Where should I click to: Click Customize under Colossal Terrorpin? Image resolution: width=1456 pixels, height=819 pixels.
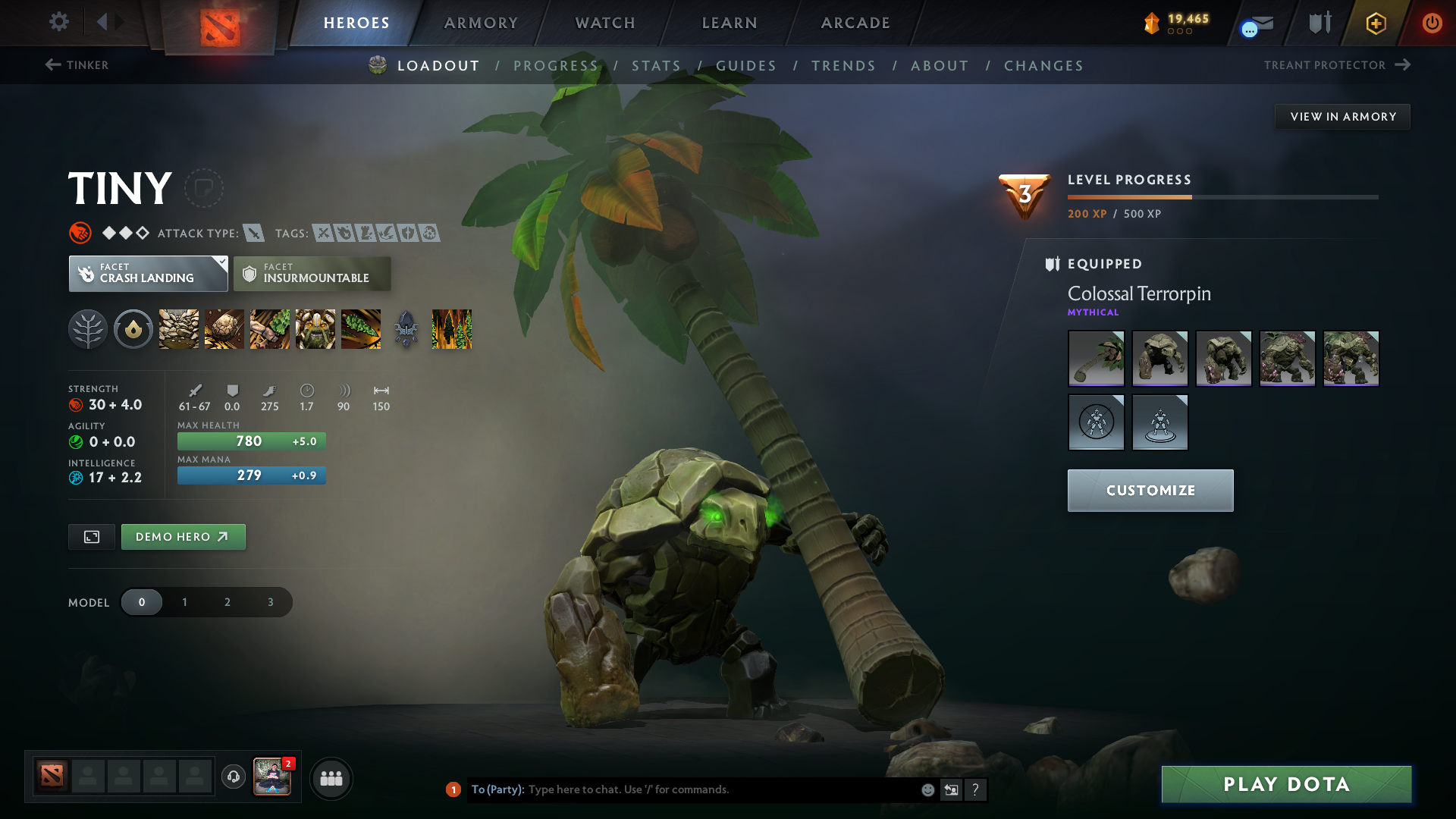(1150, 490)
